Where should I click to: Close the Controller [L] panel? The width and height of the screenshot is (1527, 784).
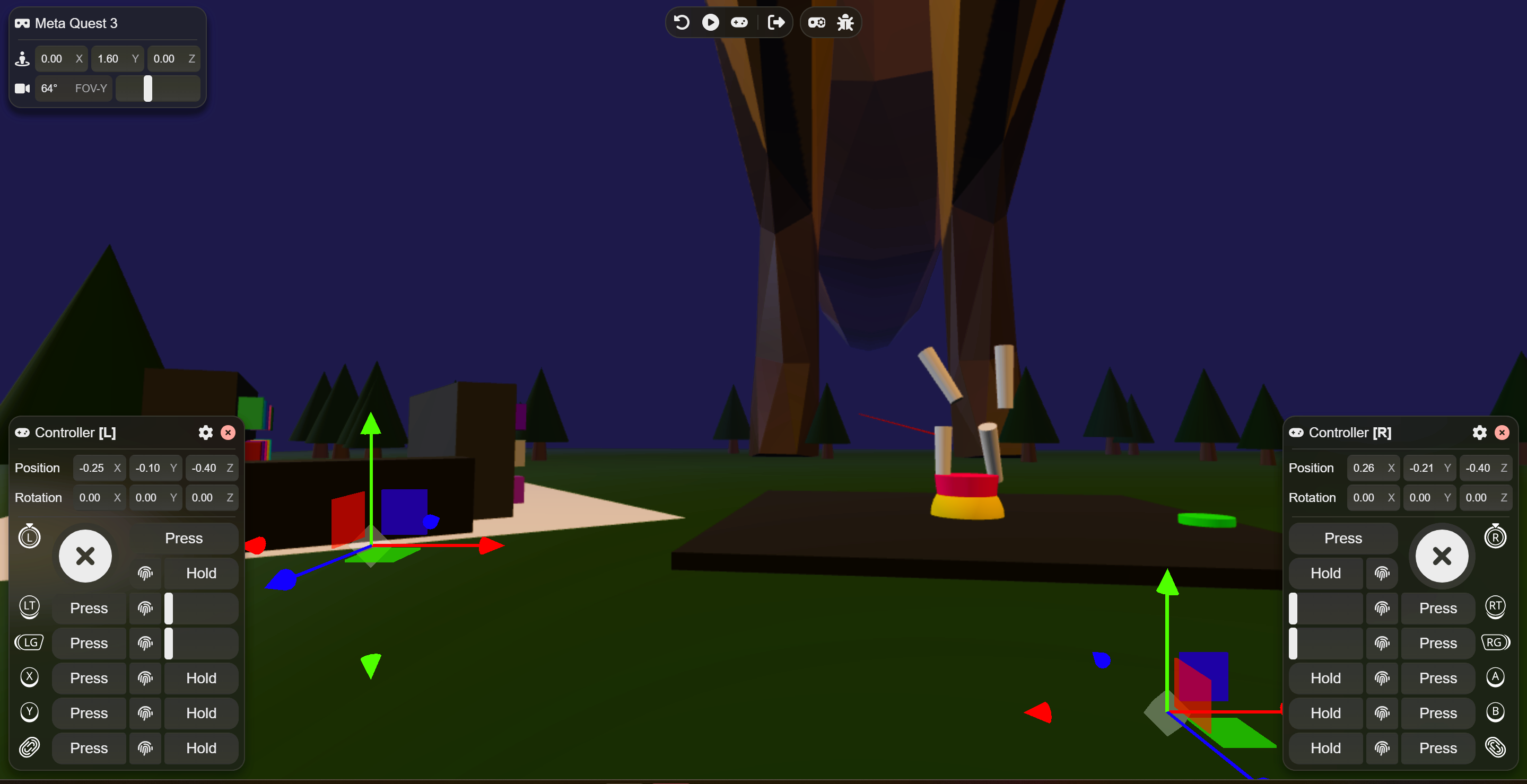tap(228, 433)
